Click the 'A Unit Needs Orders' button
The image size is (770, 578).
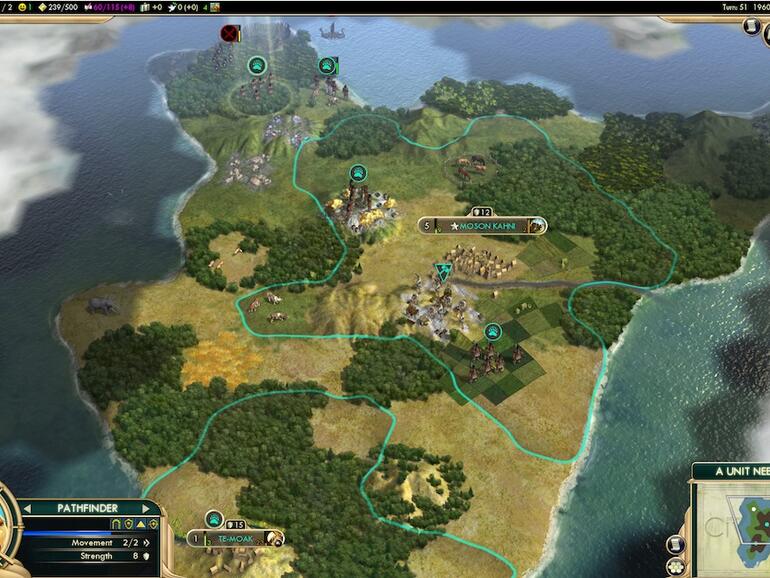pyautogui.click(x=731, y=471)
